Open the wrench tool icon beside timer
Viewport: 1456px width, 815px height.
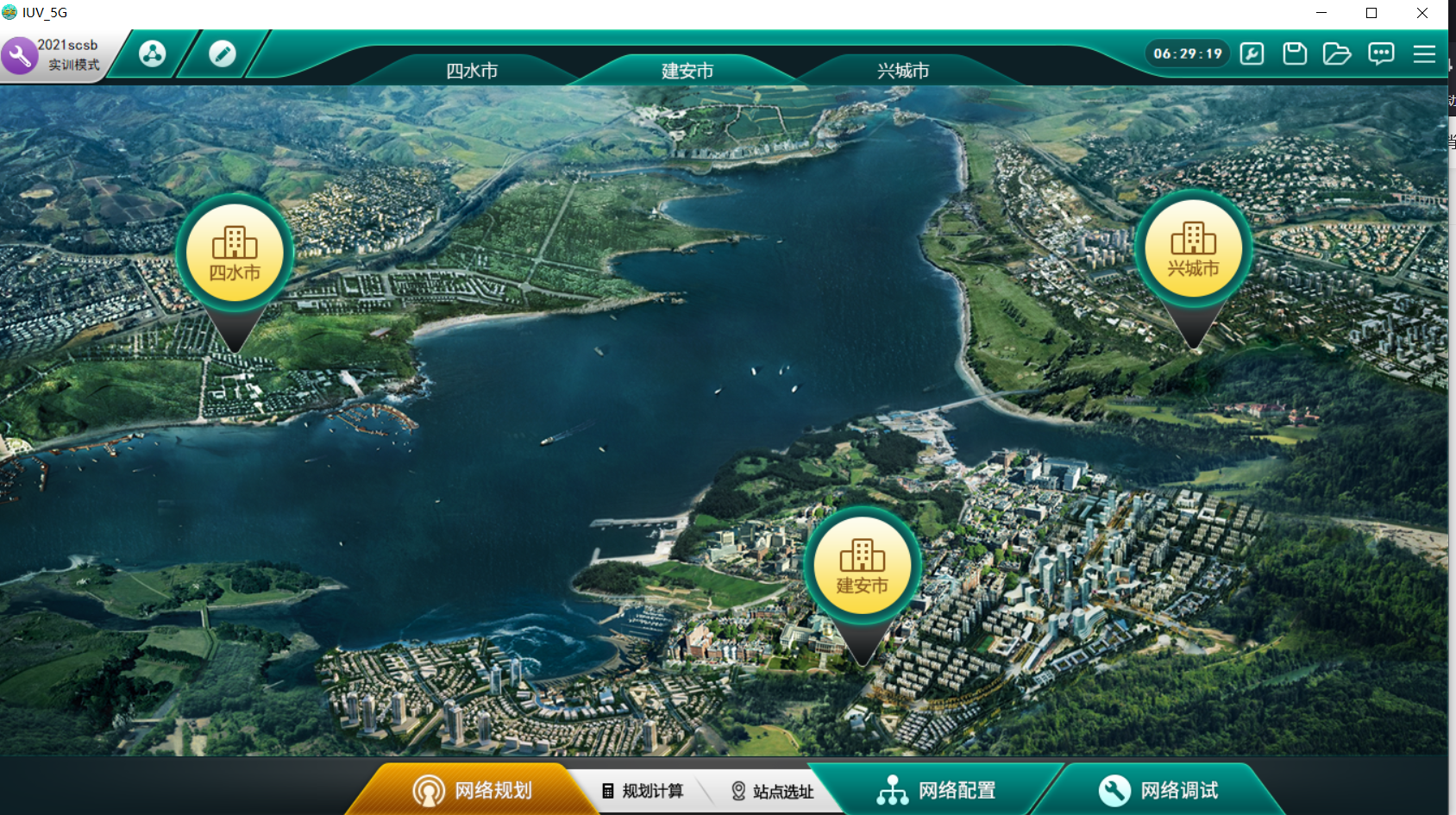(x=1252, y=54)
